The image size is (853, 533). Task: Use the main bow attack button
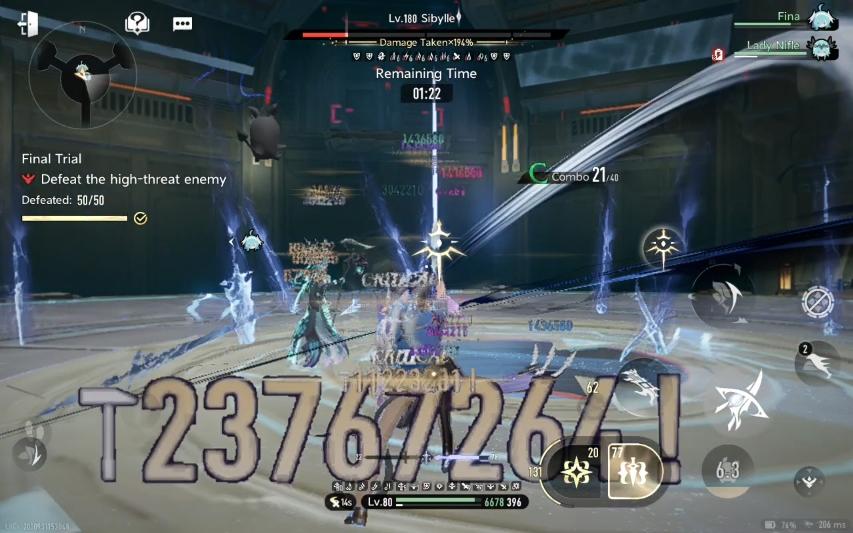pyautogui.click(x=740, y=397)
